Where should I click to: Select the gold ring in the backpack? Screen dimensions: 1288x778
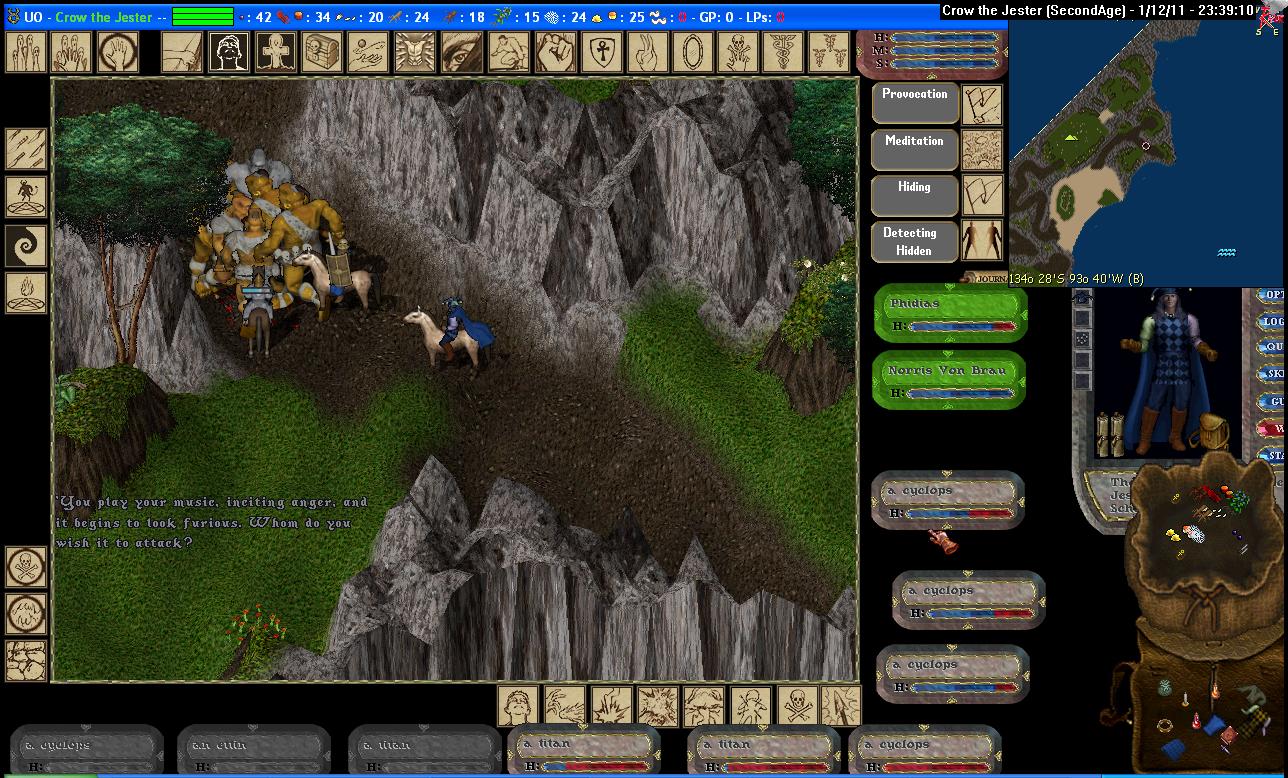coord(1166,724)
